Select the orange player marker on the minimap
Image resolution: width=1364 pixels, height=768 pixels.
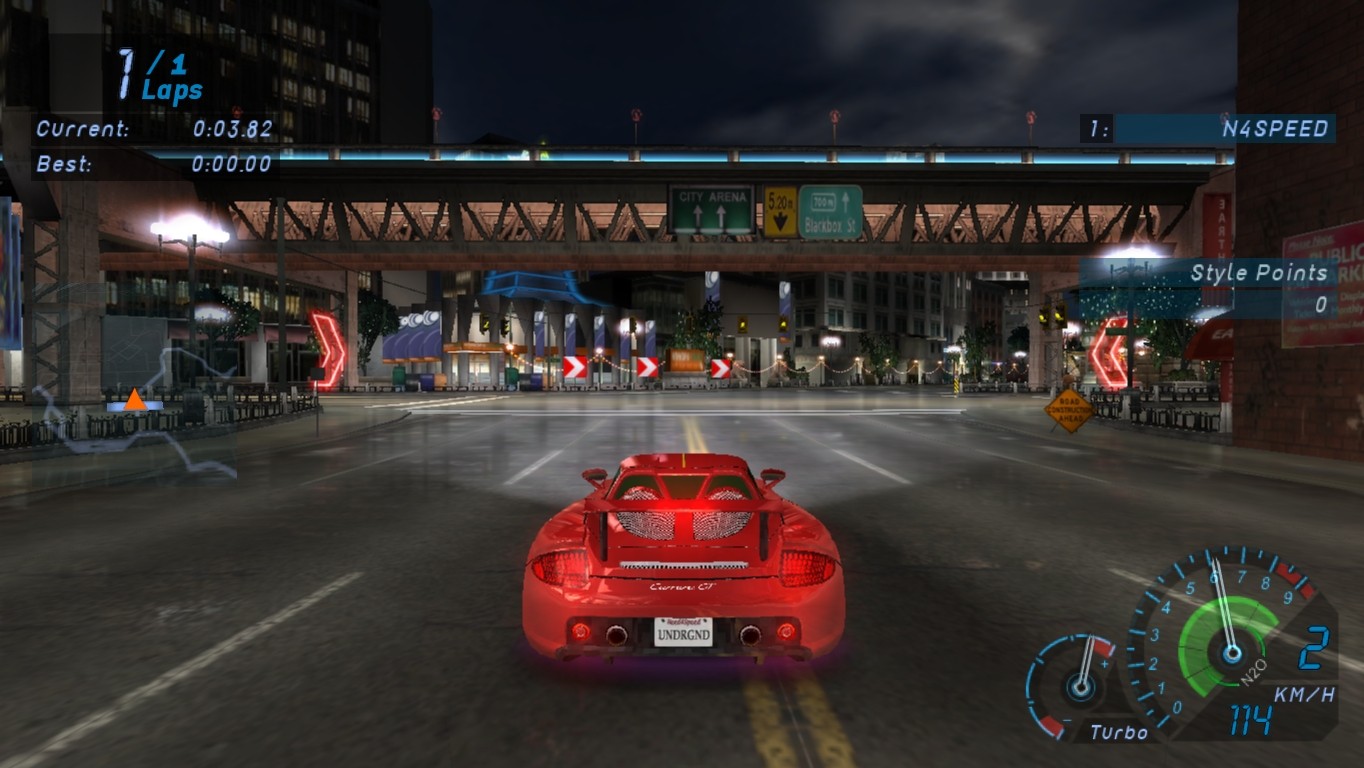click(135, 401)
